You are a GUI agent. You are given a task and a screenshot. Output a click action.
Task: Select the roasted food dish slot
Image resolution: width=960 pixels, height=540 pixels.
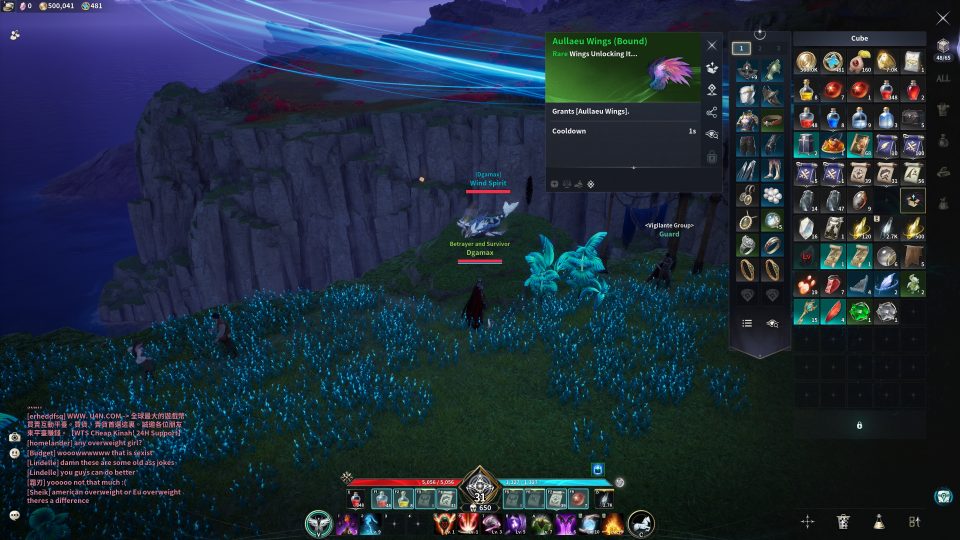[x=832, y=145]
